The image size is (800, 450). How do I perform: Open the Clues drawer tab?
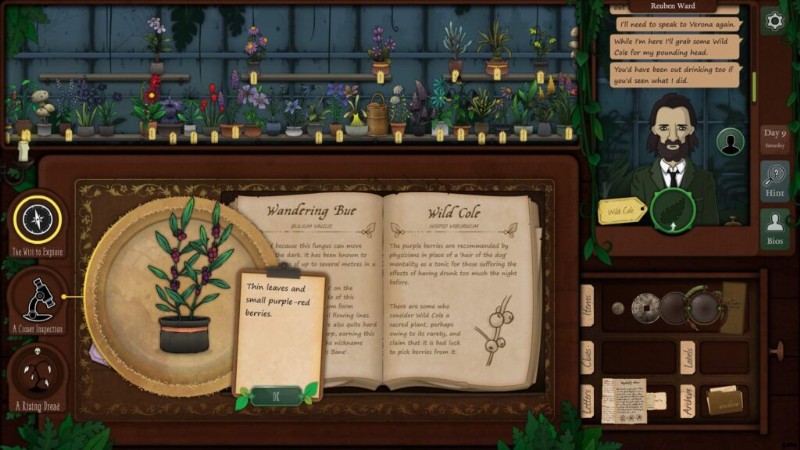587,356
